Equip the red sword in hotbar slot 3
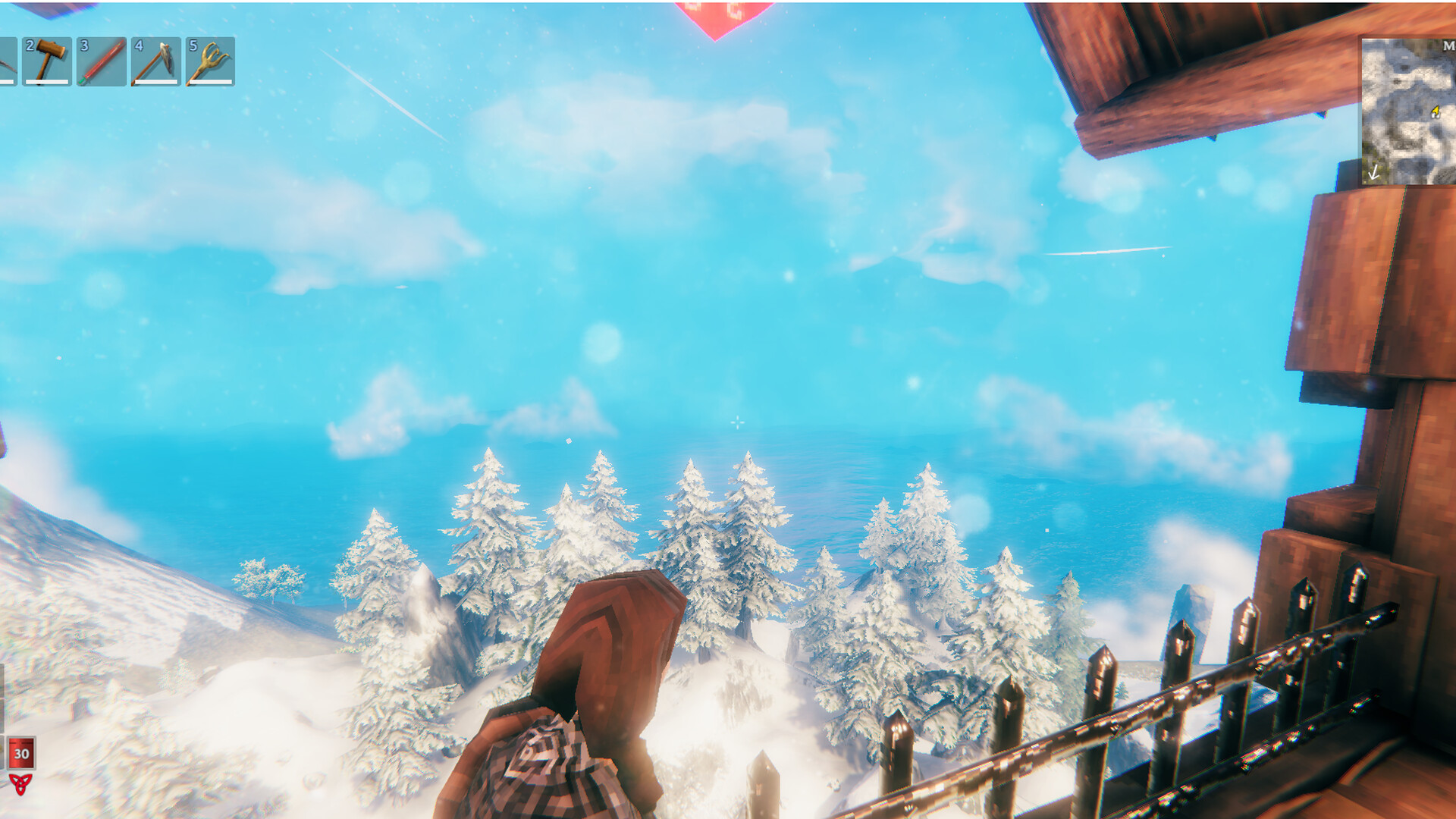This screenshot has height=819, width=1456. point(101,63)
